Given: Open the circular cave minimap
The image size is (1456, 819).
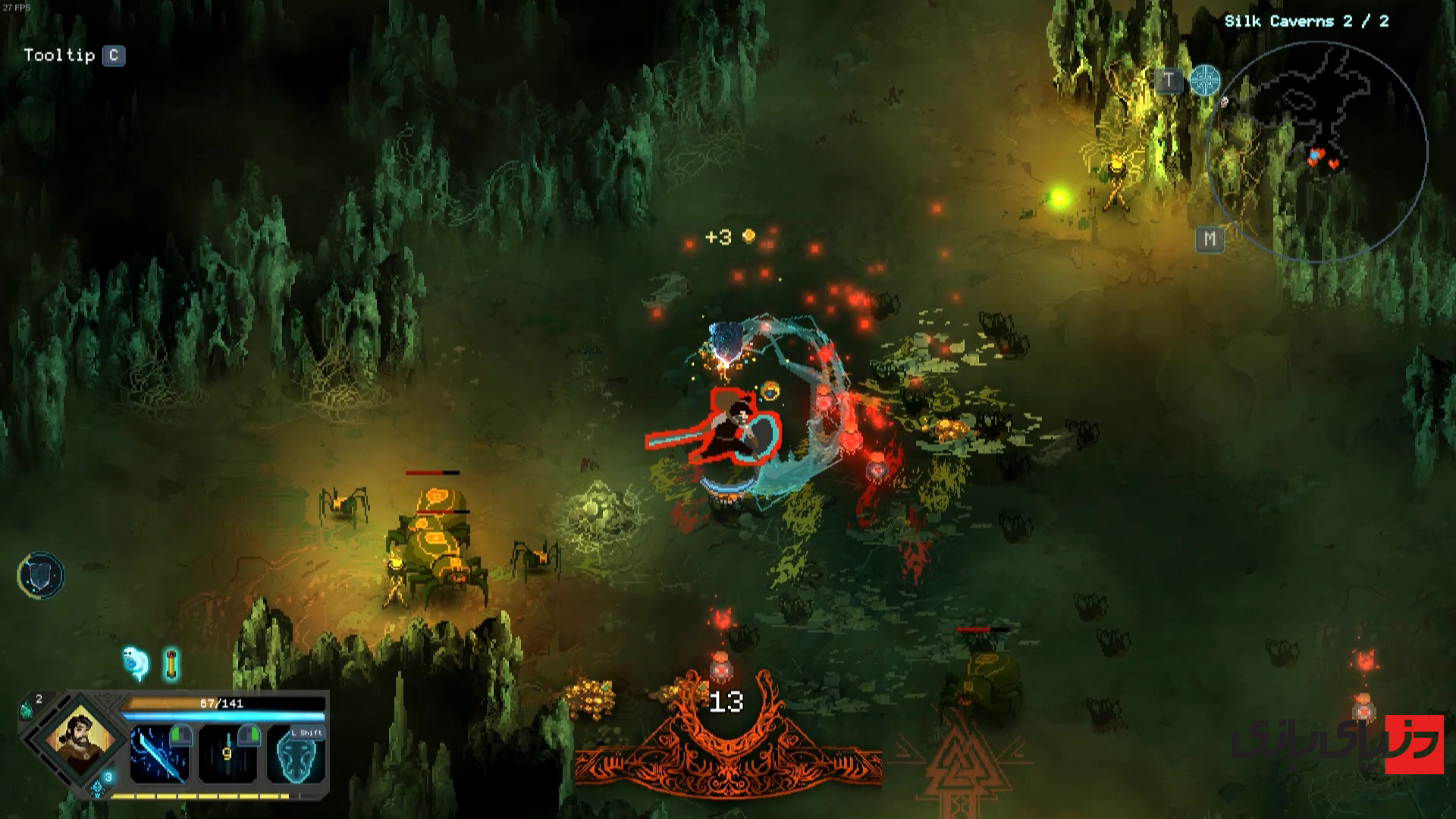Looking at the screenshot, I should [1317, 152].
